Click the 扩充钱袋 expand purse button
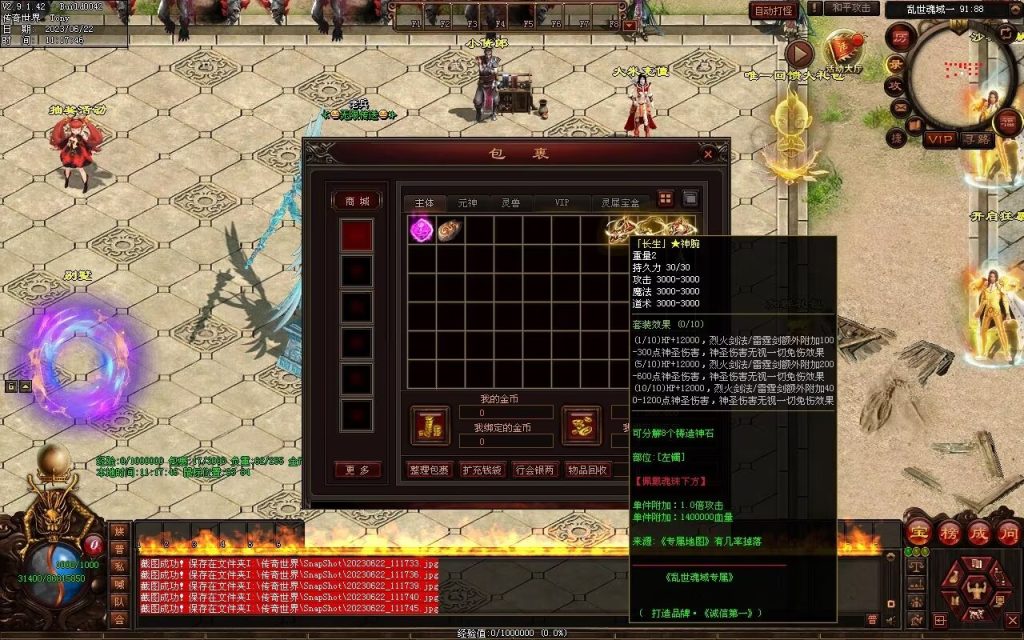The height and width of the screenshot is (640, 1024). [x=481, y=469]
